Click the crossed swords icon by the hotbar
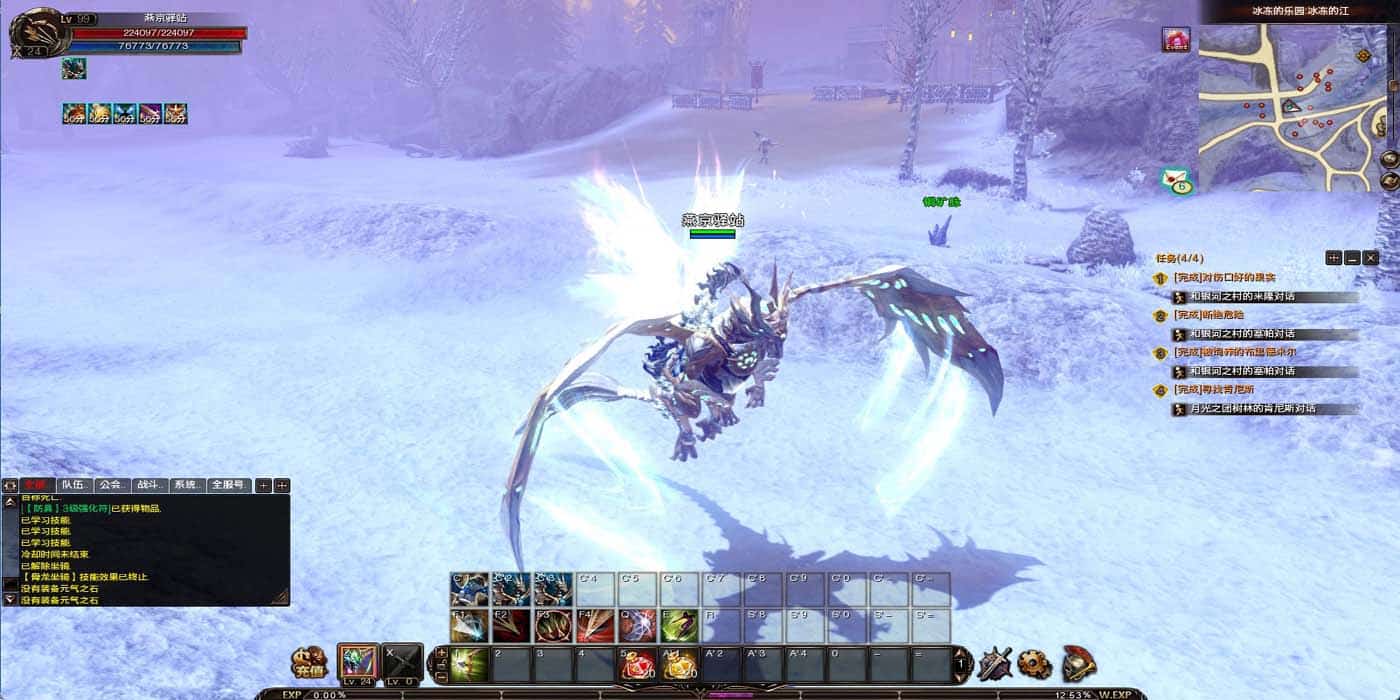 (x=995, y=663)
